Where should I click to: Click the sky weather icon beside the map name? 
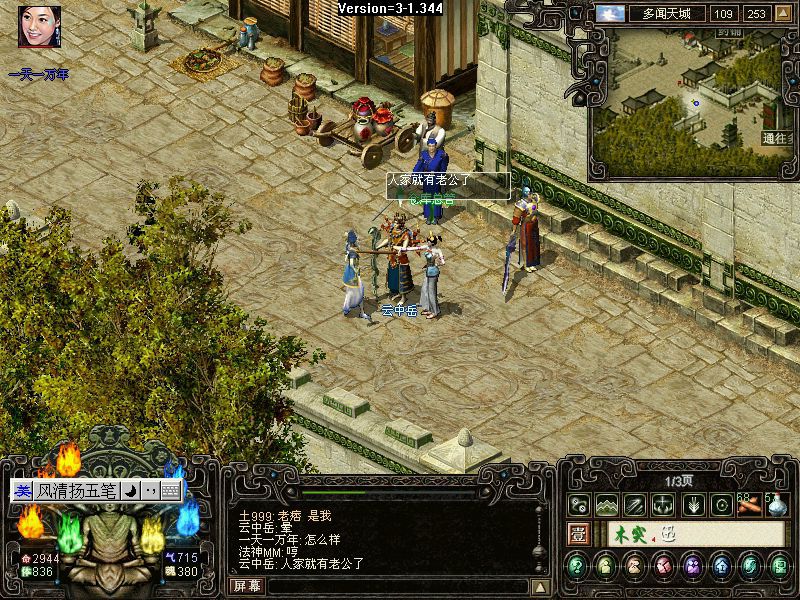pyautogui.click(x=611, y=14)
